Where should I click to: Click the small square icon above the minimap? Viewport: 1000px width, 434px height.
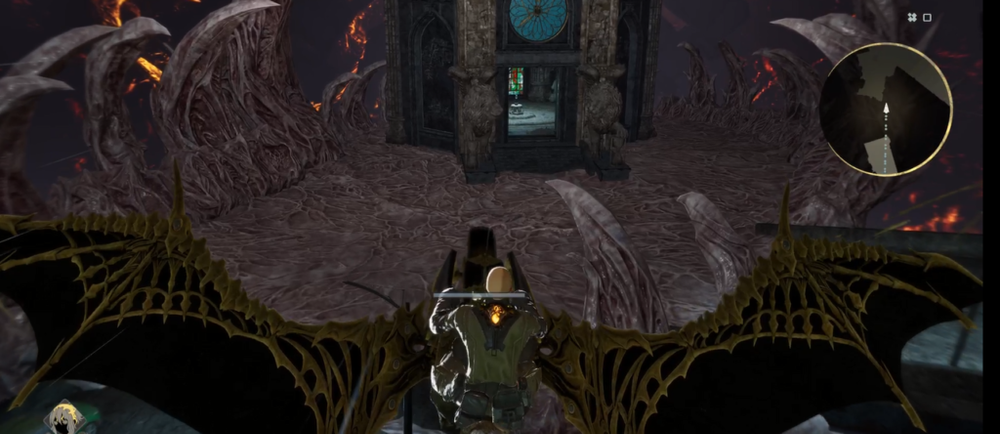927,17
